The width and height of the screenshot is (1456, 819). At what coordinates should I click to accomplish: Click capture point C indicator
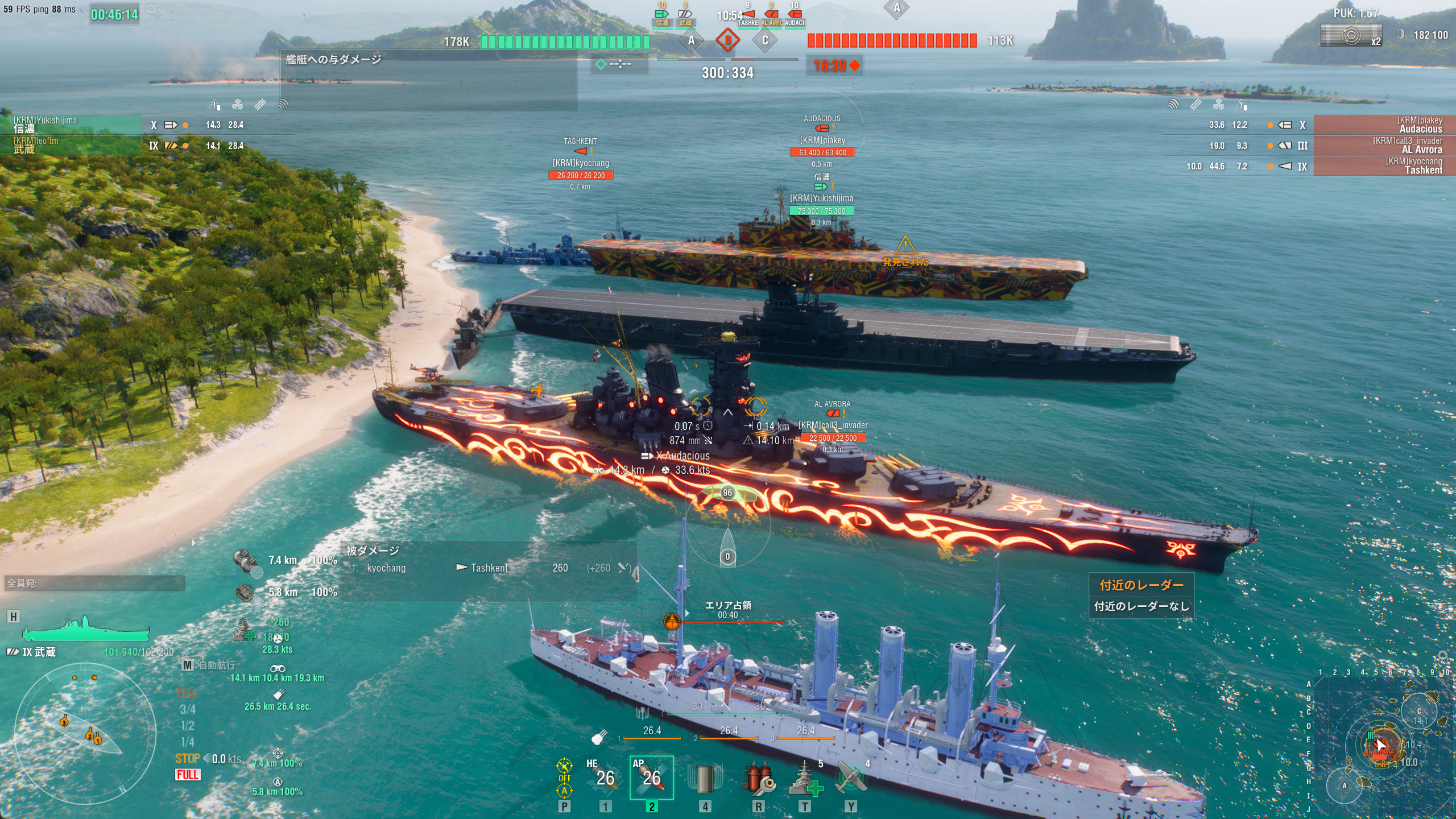tap(764, 40)
